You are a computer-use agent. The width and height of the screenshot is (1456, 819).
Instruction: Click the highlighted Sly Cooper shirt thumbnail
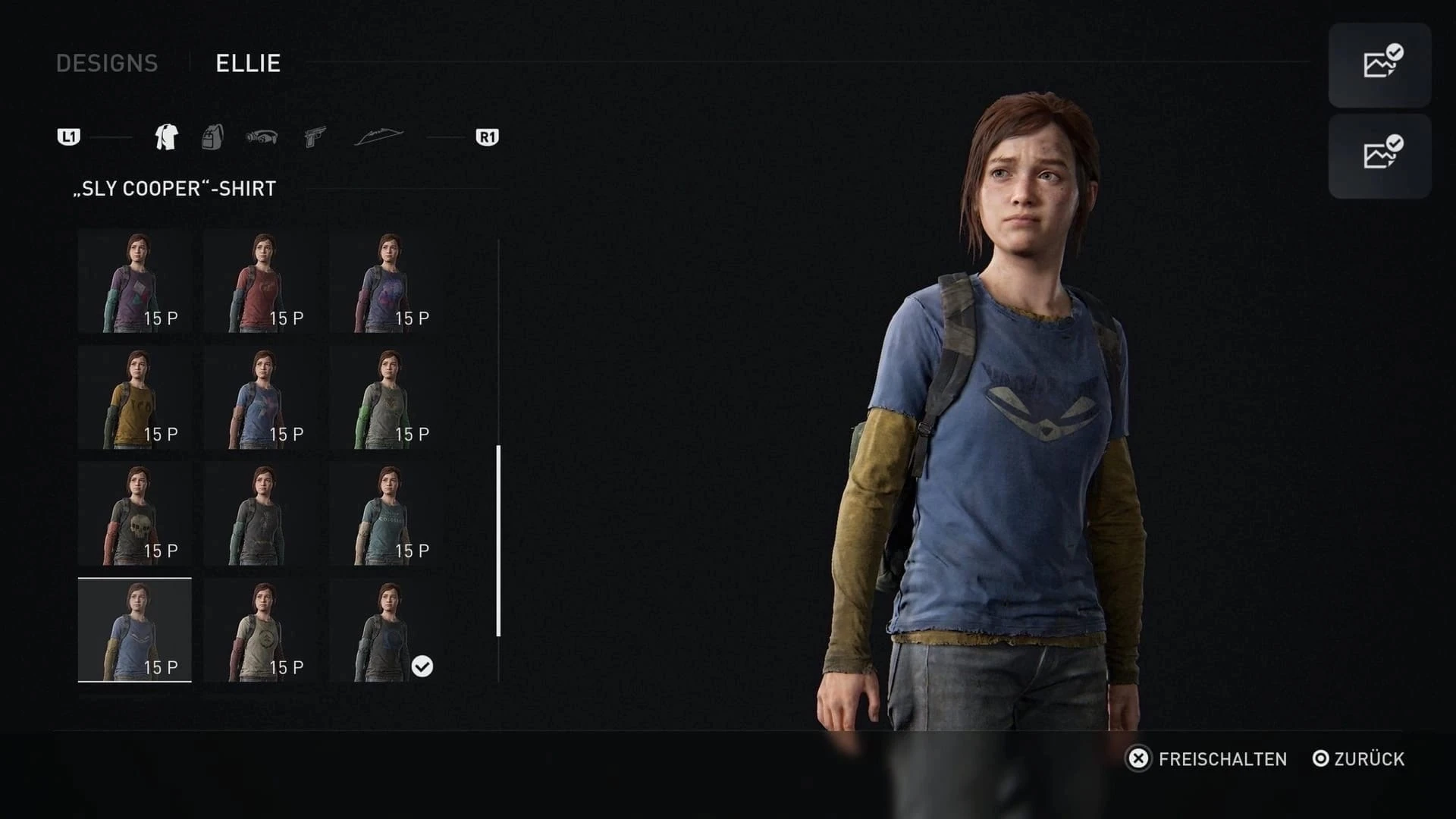134,631
